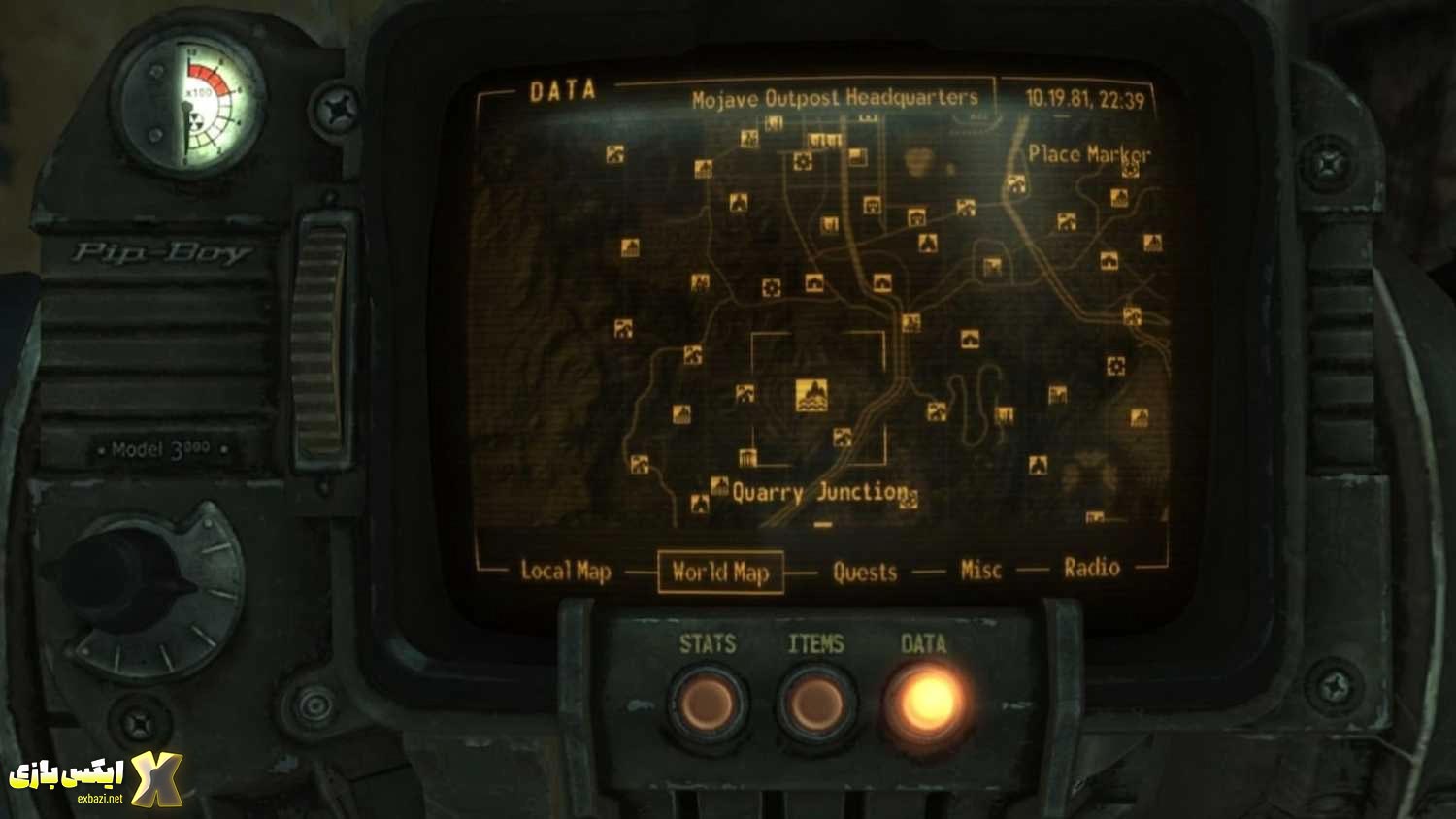Image resolution: width=1456 pixels, height=819 pixels.
Task: Switch to the Misc tab
Action: point(980,570)
